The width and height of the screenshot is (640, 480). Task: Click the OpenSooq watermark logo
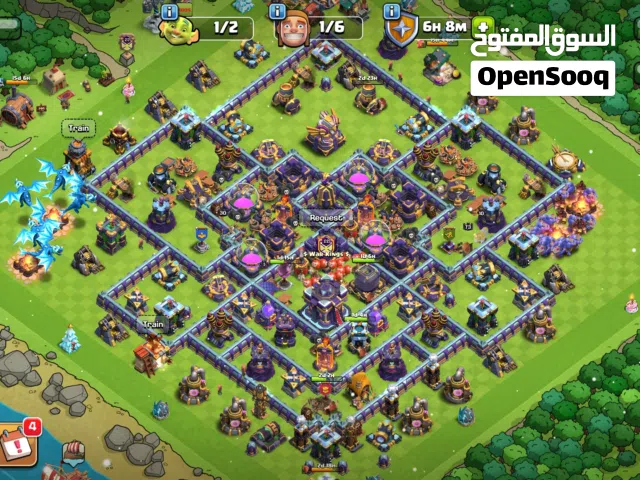(542, 76)
